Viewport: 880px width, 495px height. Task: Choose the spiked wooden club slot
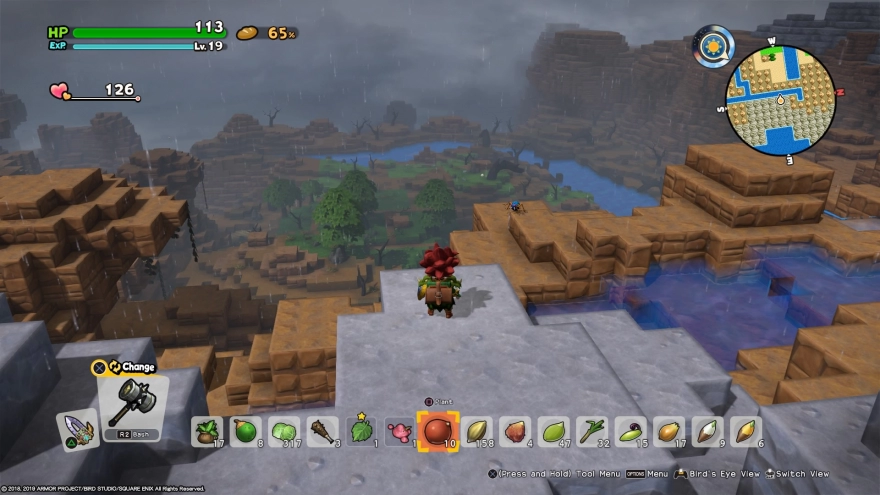(x=322, y=431)
